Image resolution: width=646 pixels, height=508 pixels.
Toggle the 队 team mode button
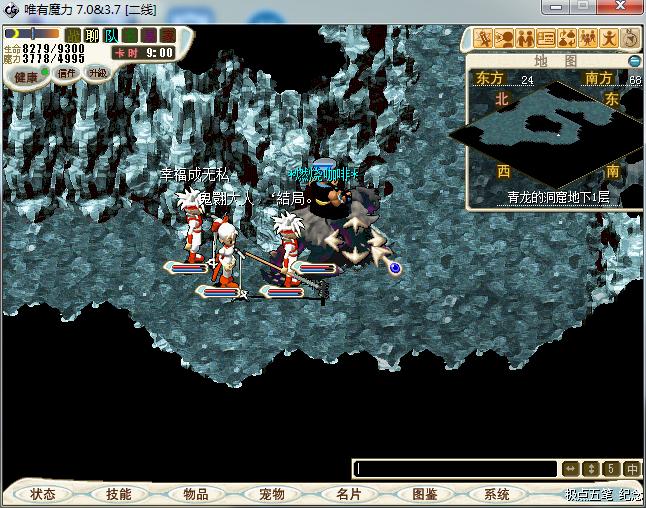pyautogui.click(x=111, y=36)
